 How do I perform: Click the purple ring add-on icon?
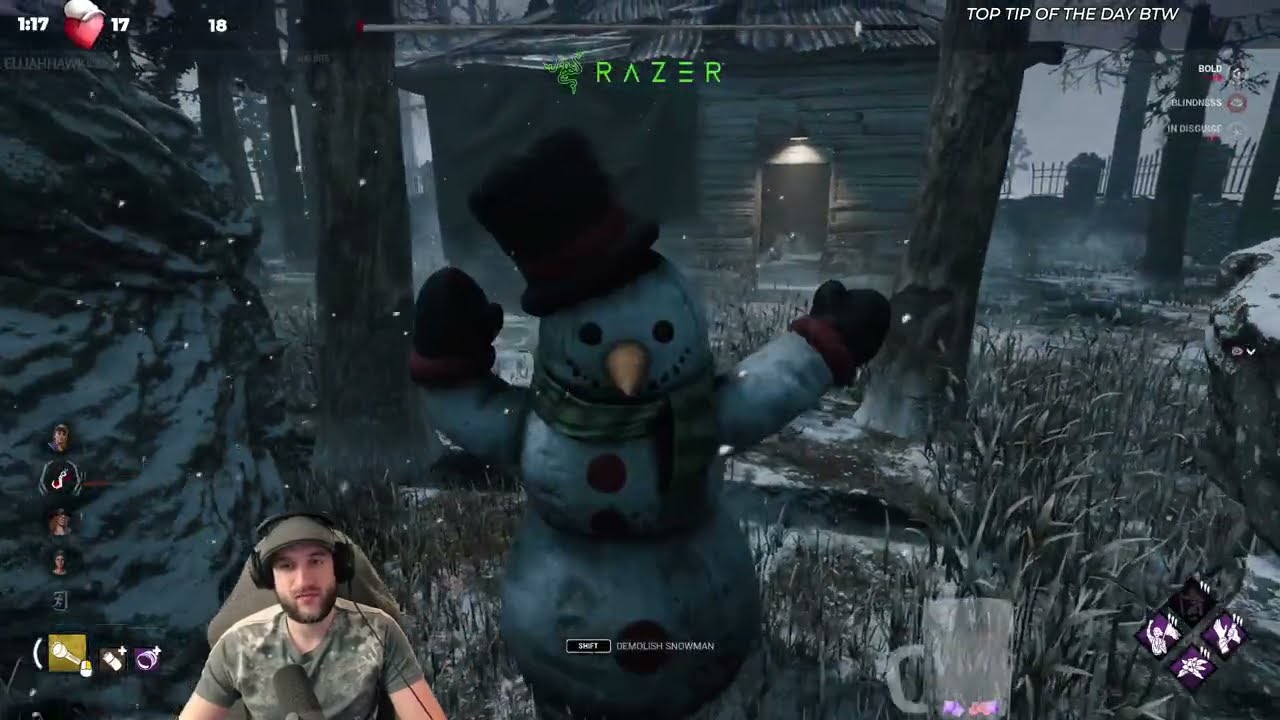pyautogui.click(x=146, y=659)
